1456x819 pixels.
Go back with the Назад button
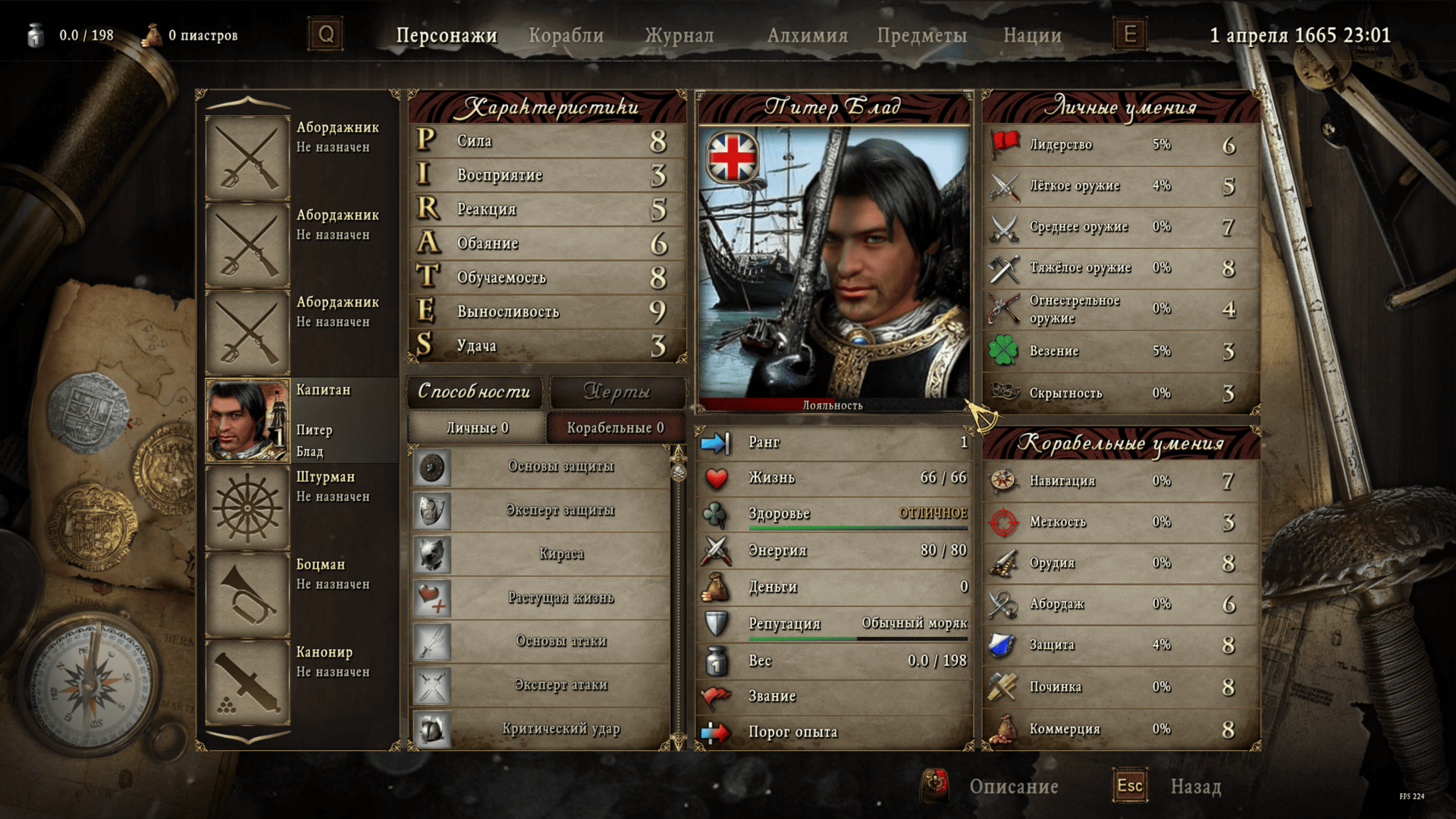(x=1195, y=786)
